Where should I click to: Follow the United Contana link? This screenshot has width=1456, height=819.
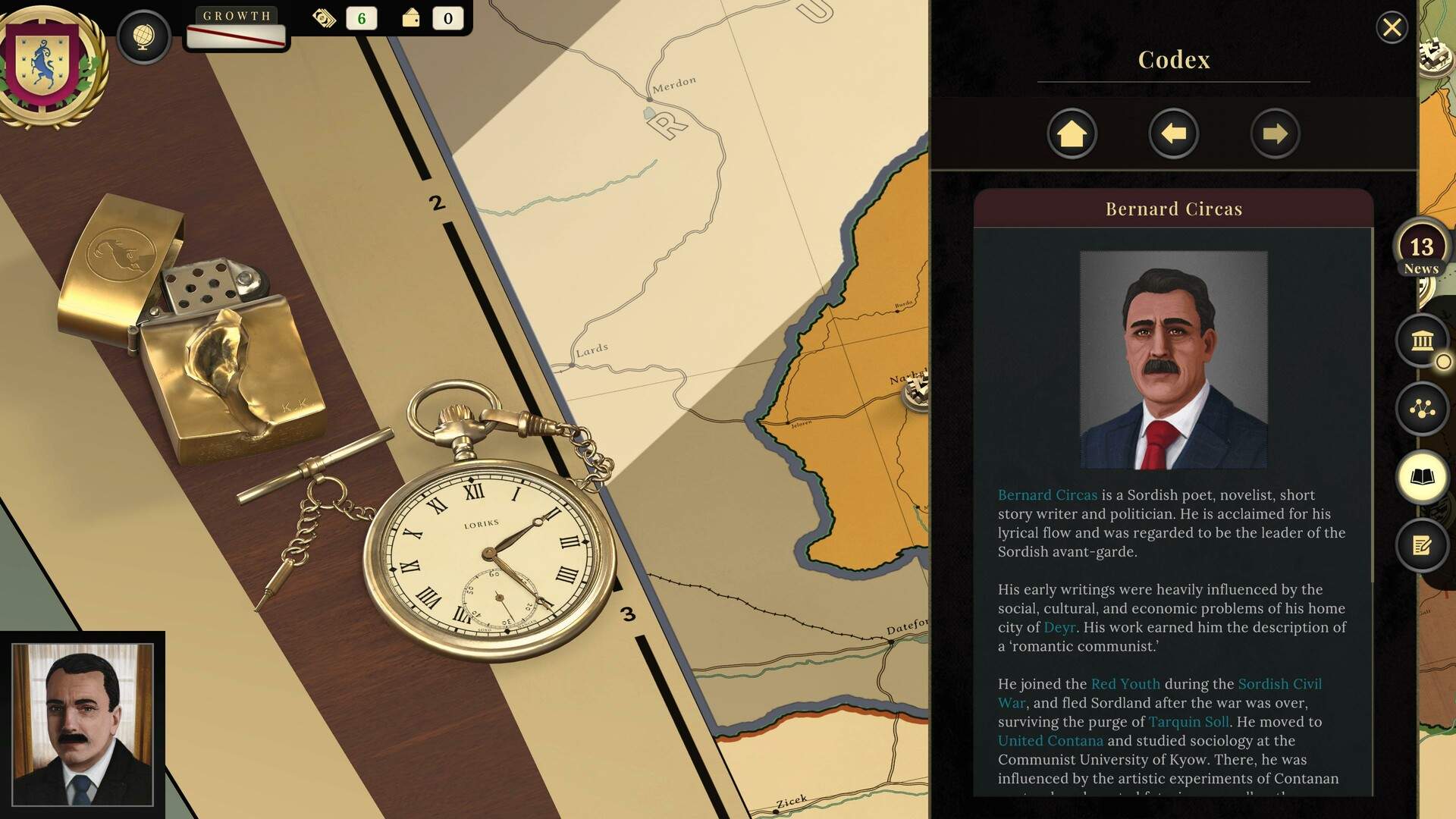click(1050, 741)
